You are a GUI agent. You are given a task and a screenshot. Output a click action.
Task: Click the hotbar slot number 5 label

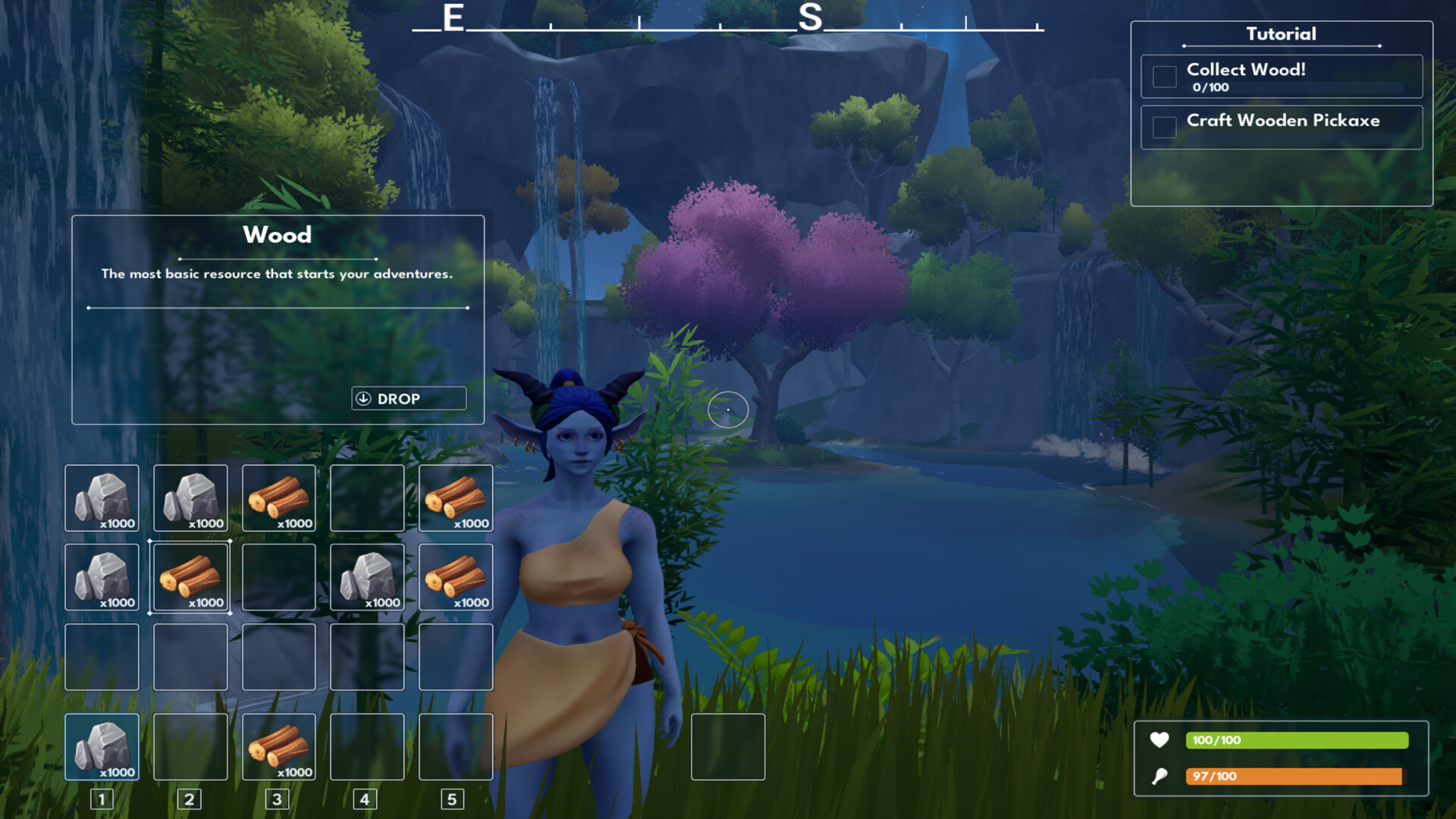(453, 799)
